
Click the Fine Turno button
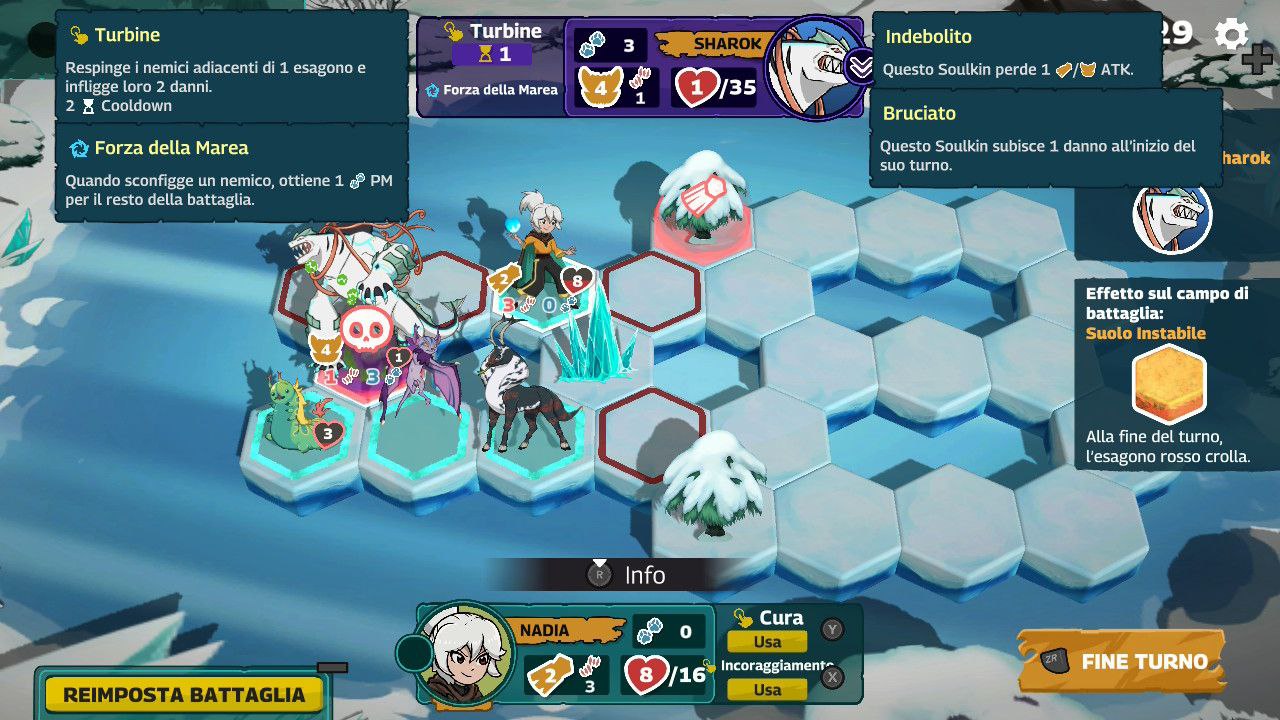tap(1121, 661)
